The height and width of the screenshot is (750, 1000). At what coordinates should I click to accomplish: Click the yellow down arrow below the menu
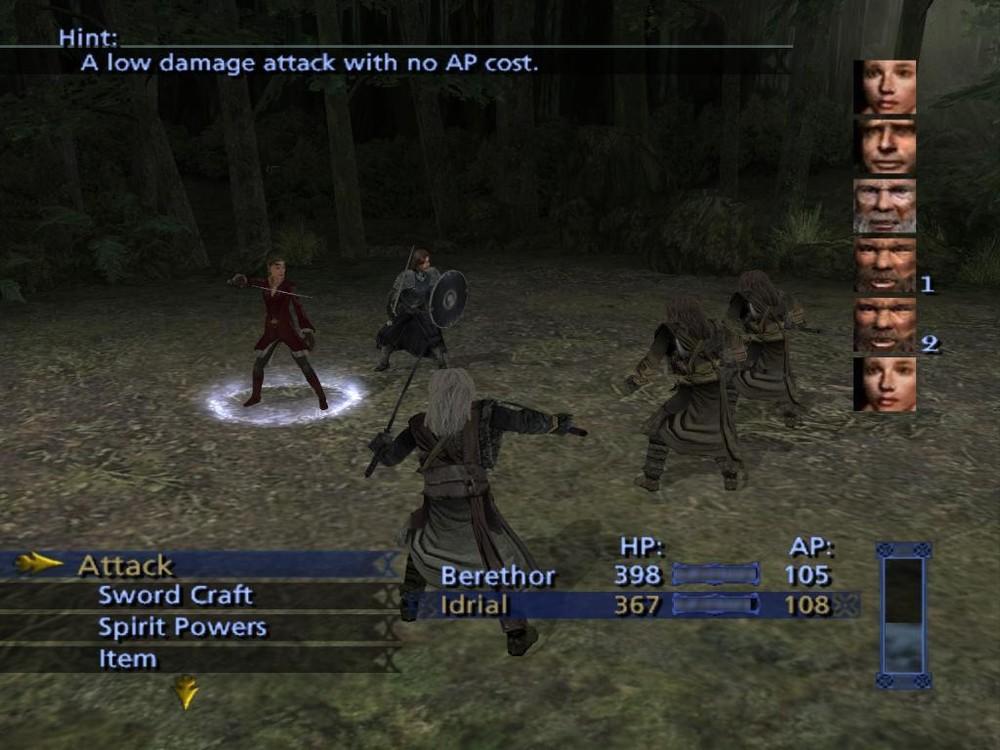pos(186,692)
